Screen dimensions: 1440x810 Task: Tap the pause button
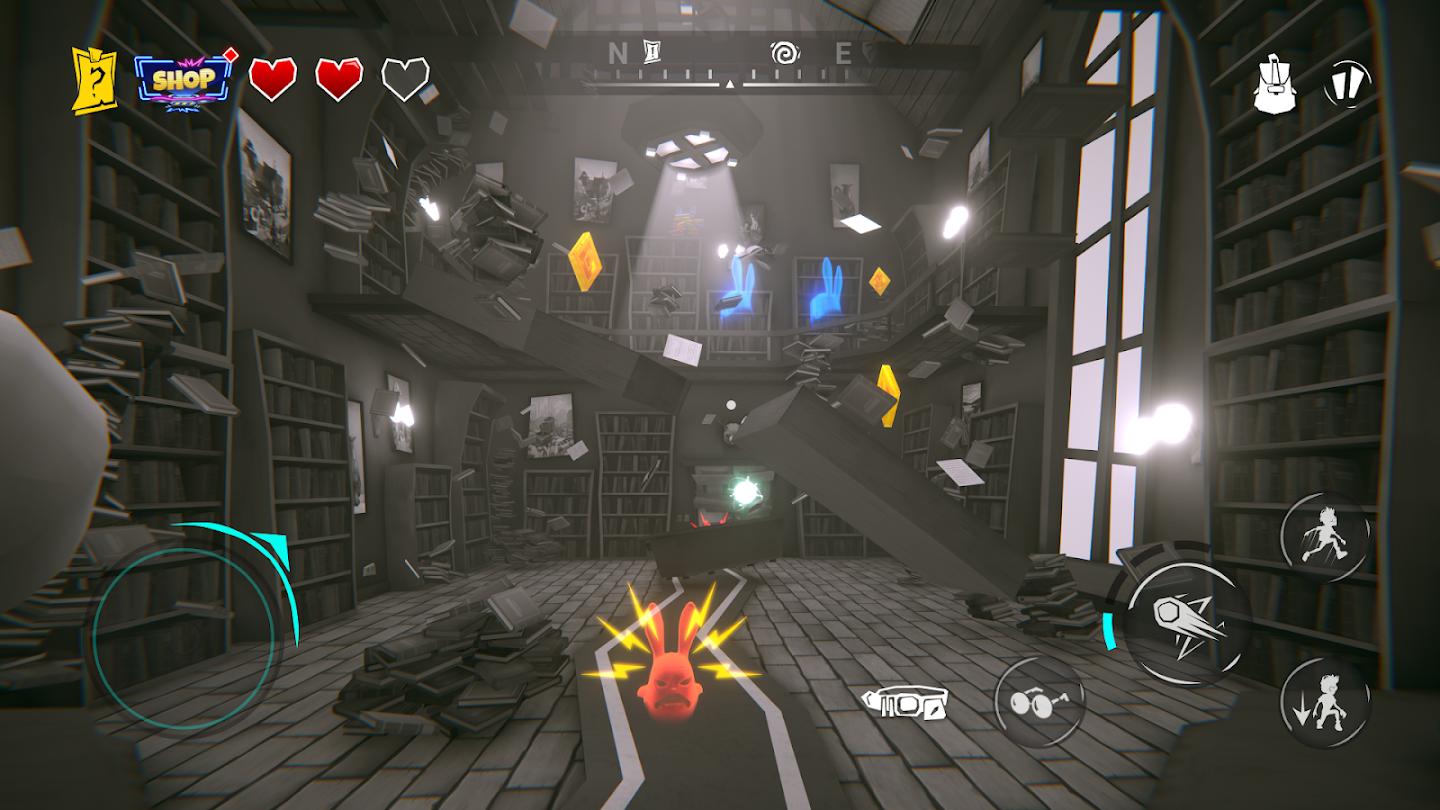tap(1347, 84)
